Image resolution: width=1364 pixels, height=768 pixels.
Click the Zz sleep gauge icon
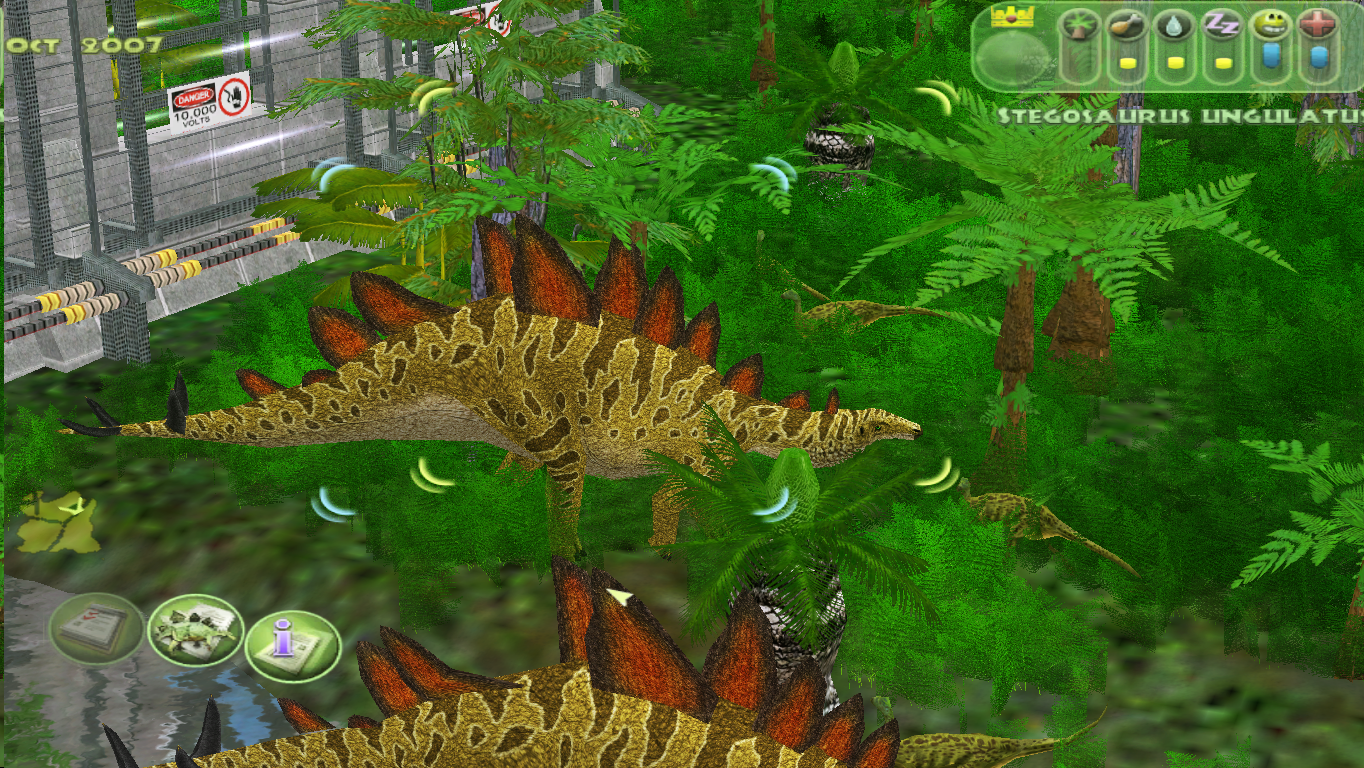1221,23
